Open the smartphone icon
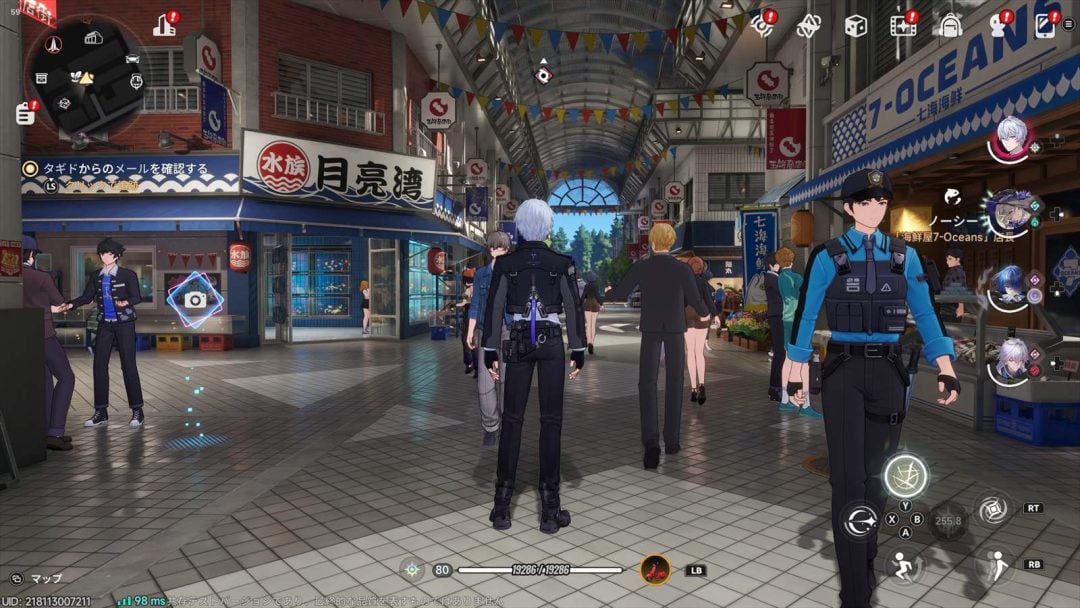 tap(1044, 25)
